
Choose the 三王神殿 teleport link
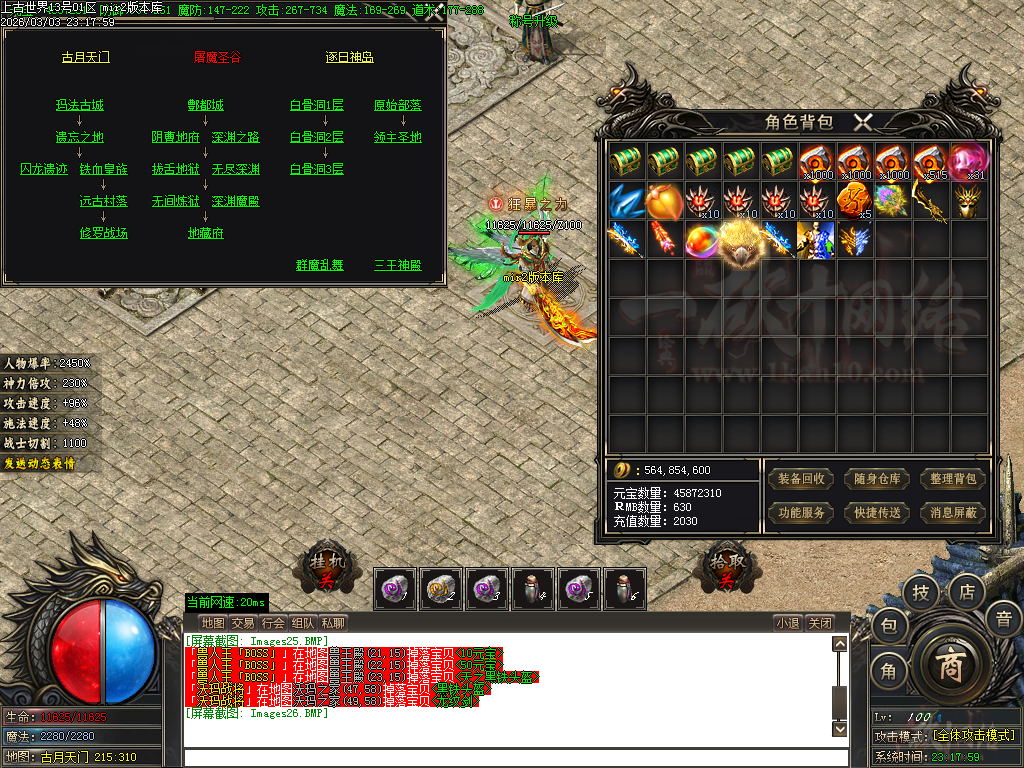pyautogui.click(x=398, y=265)
